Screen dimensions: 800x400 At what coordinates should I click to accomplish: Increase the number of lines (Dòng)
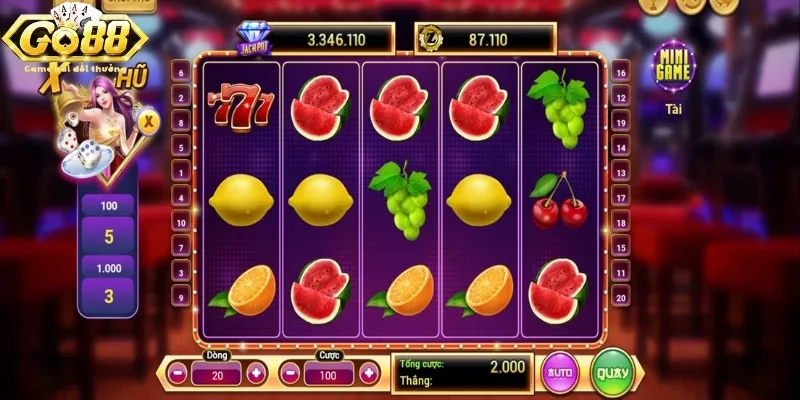pyautogui.click(x=257, y=375)
